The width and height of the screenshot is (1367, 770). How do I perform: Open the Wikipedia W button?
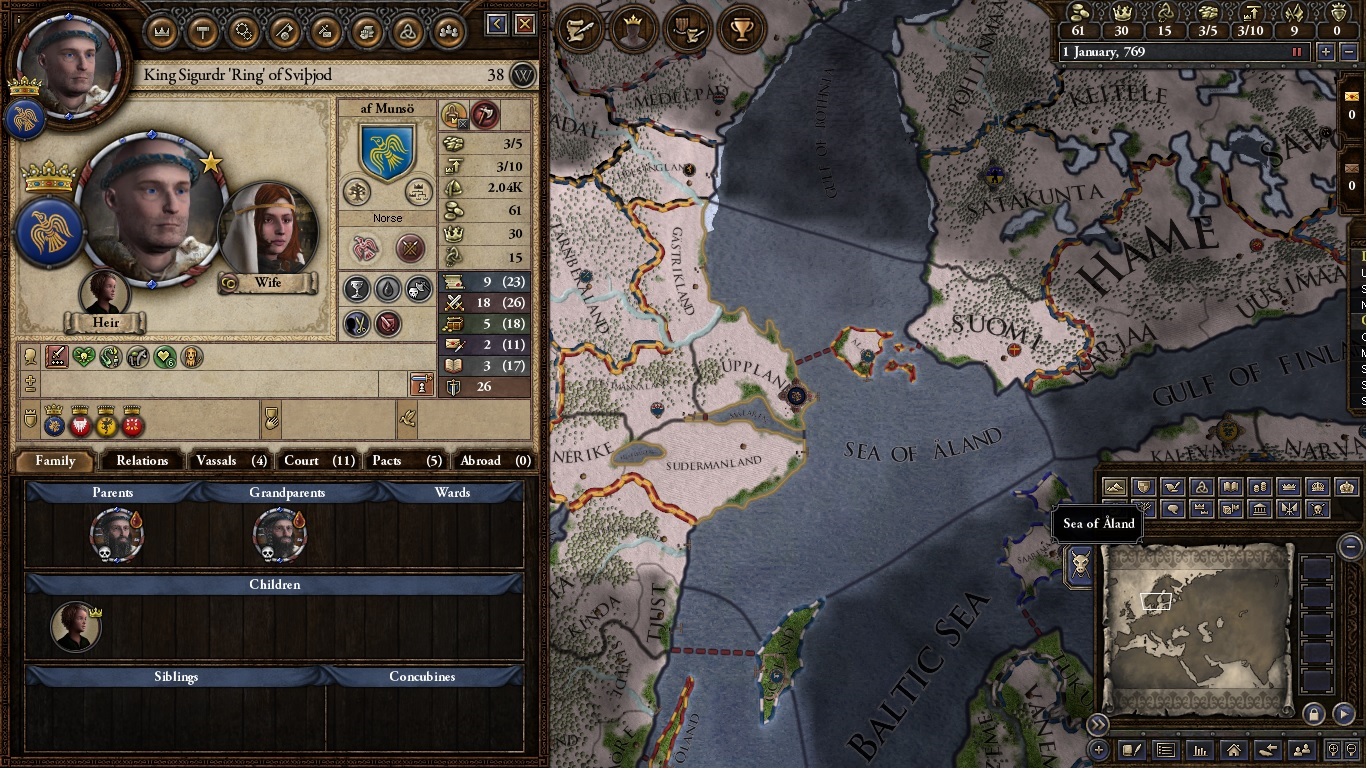click(x=523, y=75)
